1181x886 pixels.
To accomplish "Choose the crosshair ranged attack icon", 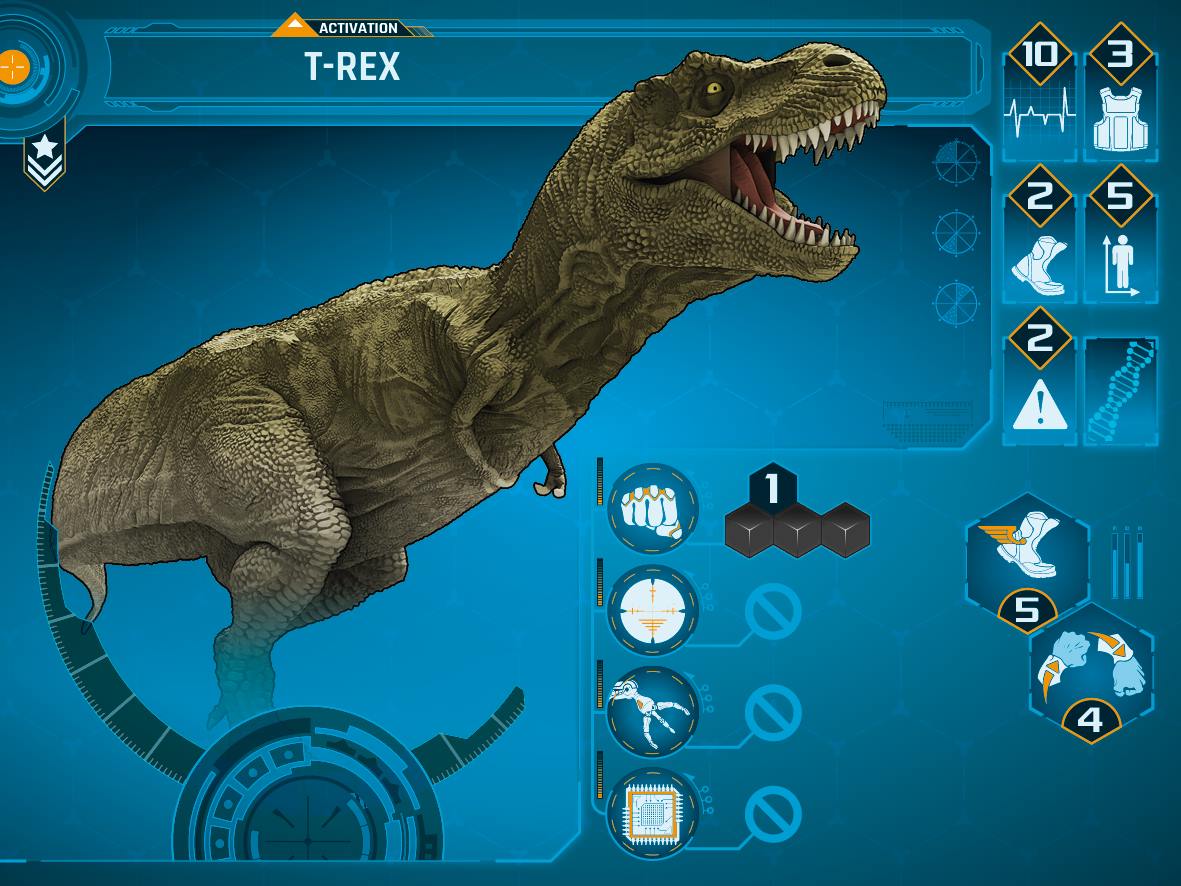I will coord(652,610).
